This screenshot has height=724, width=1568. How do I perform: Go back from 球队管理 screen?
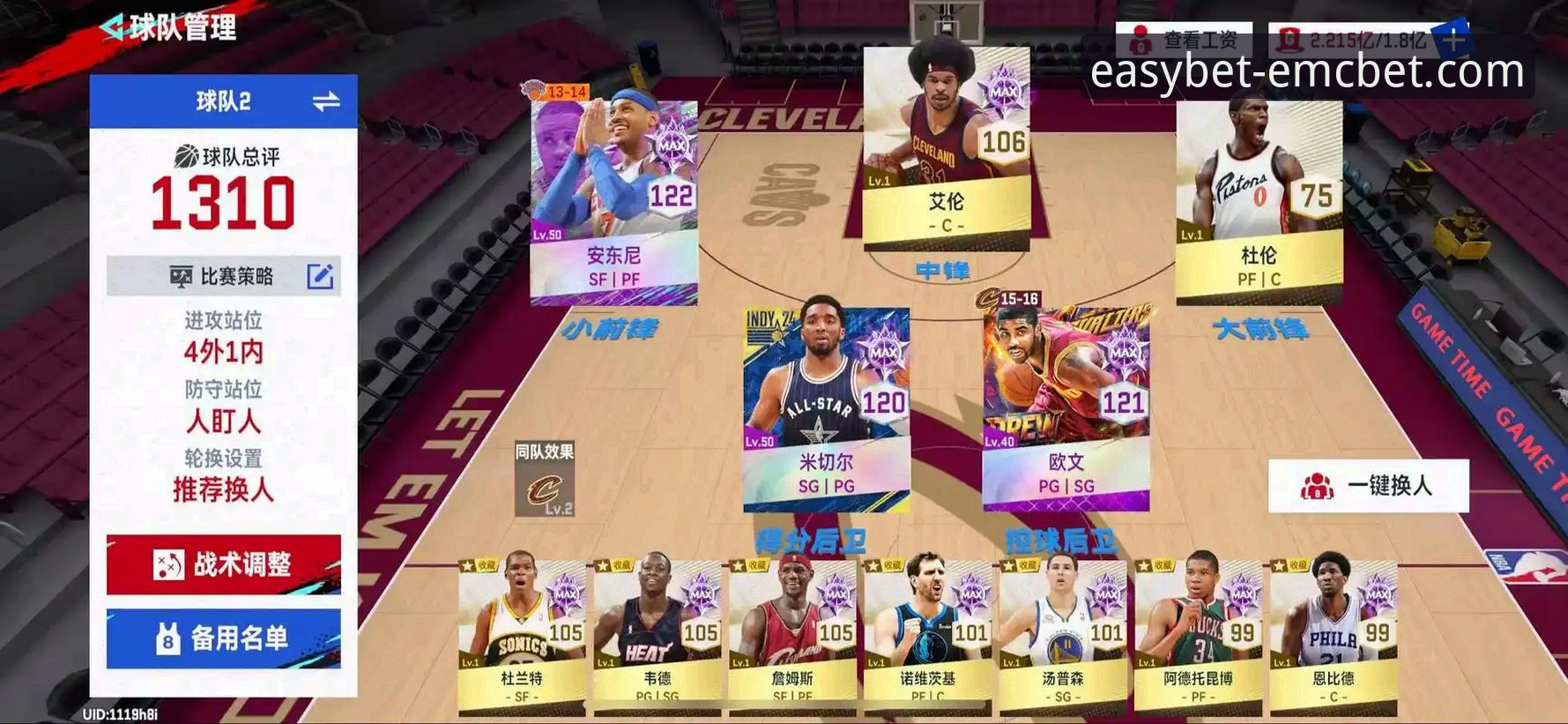[114, 28]
